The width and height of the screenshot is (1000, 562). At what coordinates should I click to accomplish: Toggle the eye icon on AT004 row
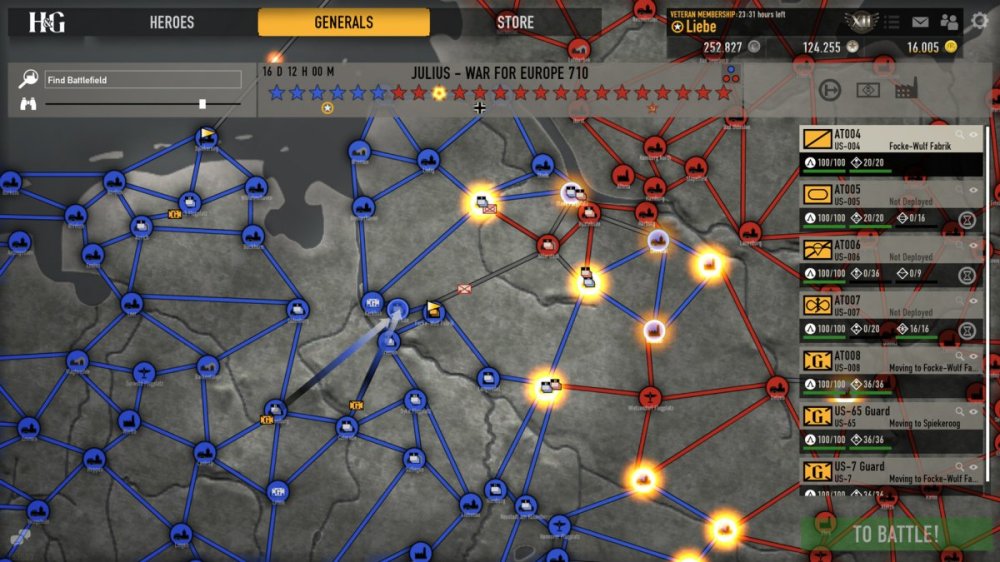974,133
